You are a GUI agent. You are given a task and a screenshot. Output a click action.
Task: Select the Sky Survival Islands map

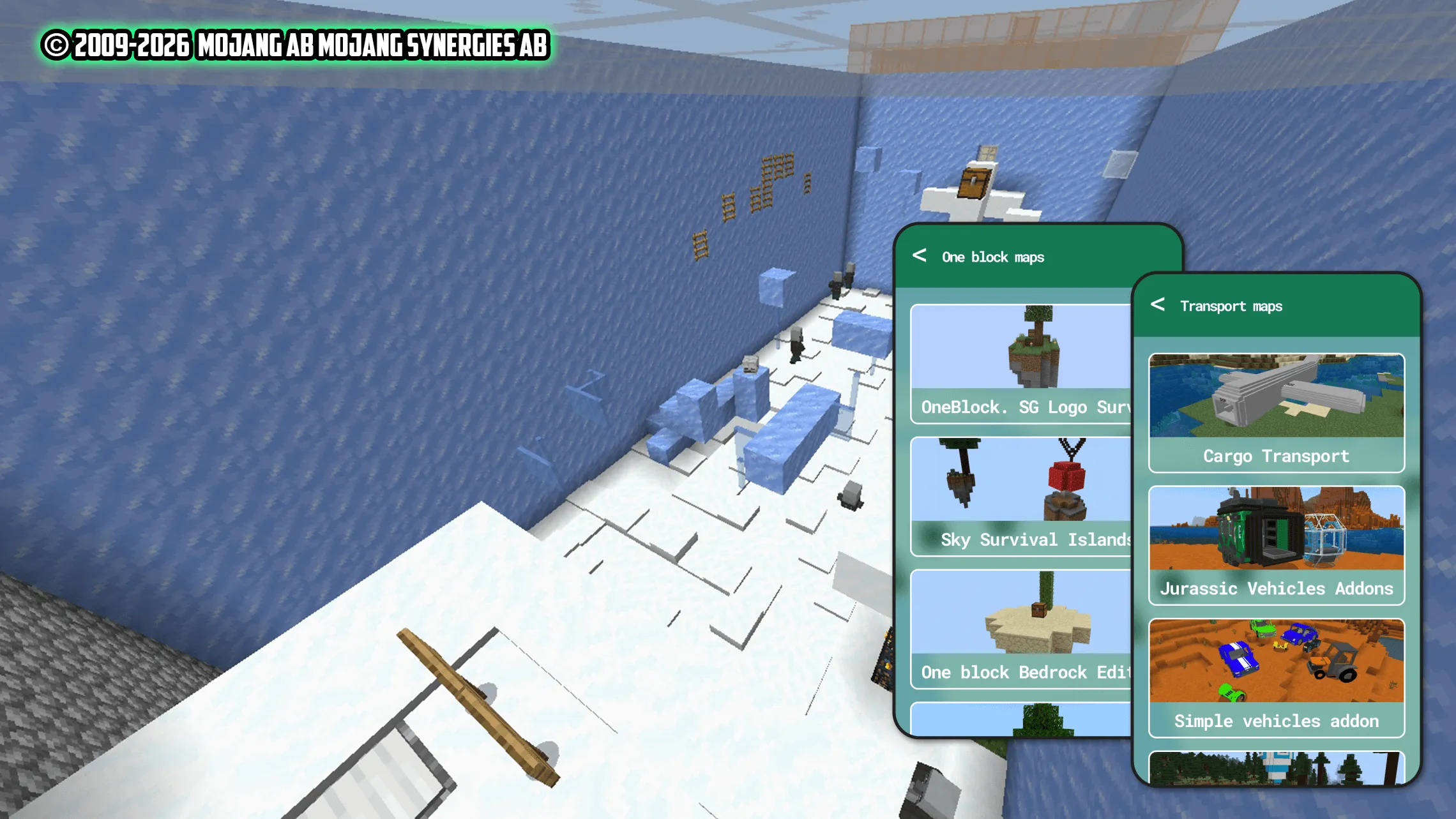coord(1022,497)
